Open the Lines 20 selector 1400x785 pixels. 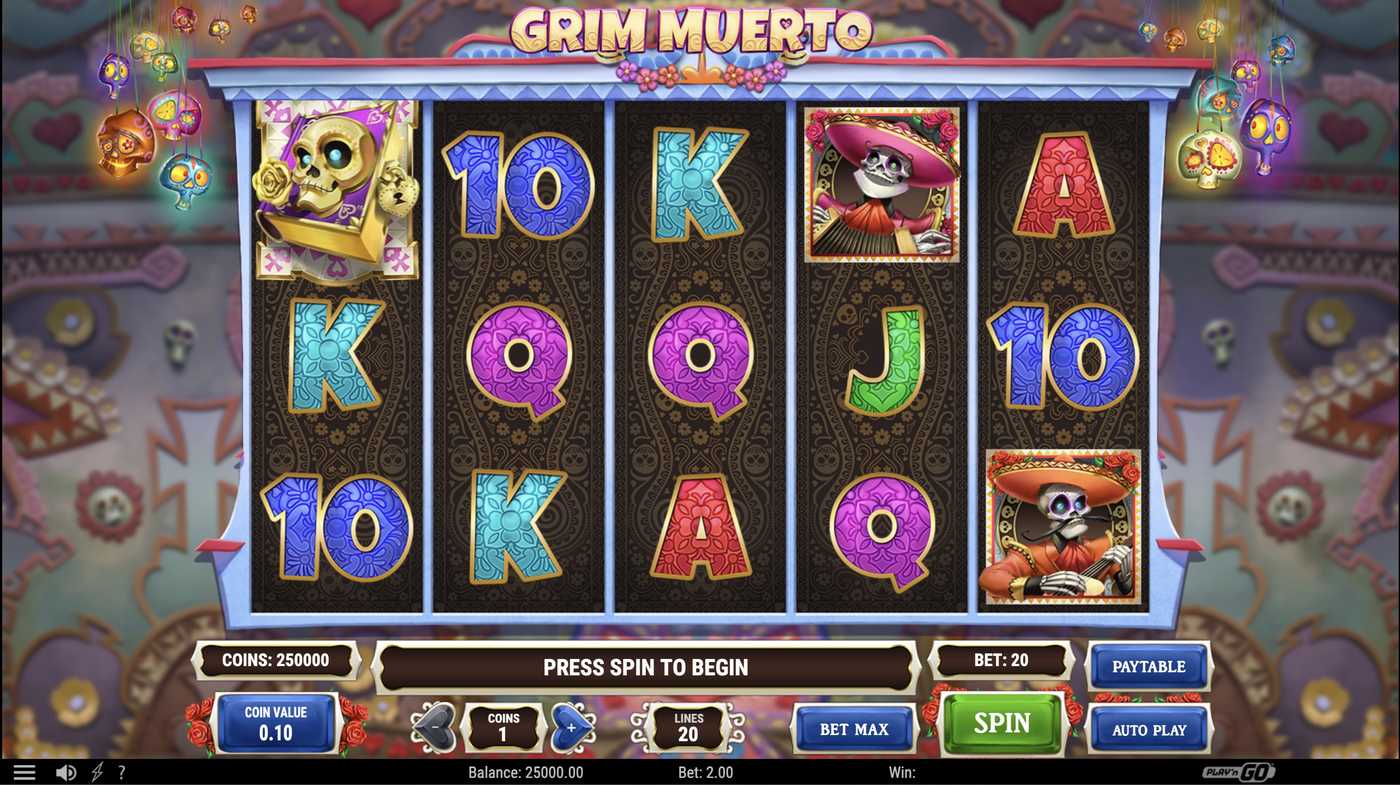coord(688,728)
